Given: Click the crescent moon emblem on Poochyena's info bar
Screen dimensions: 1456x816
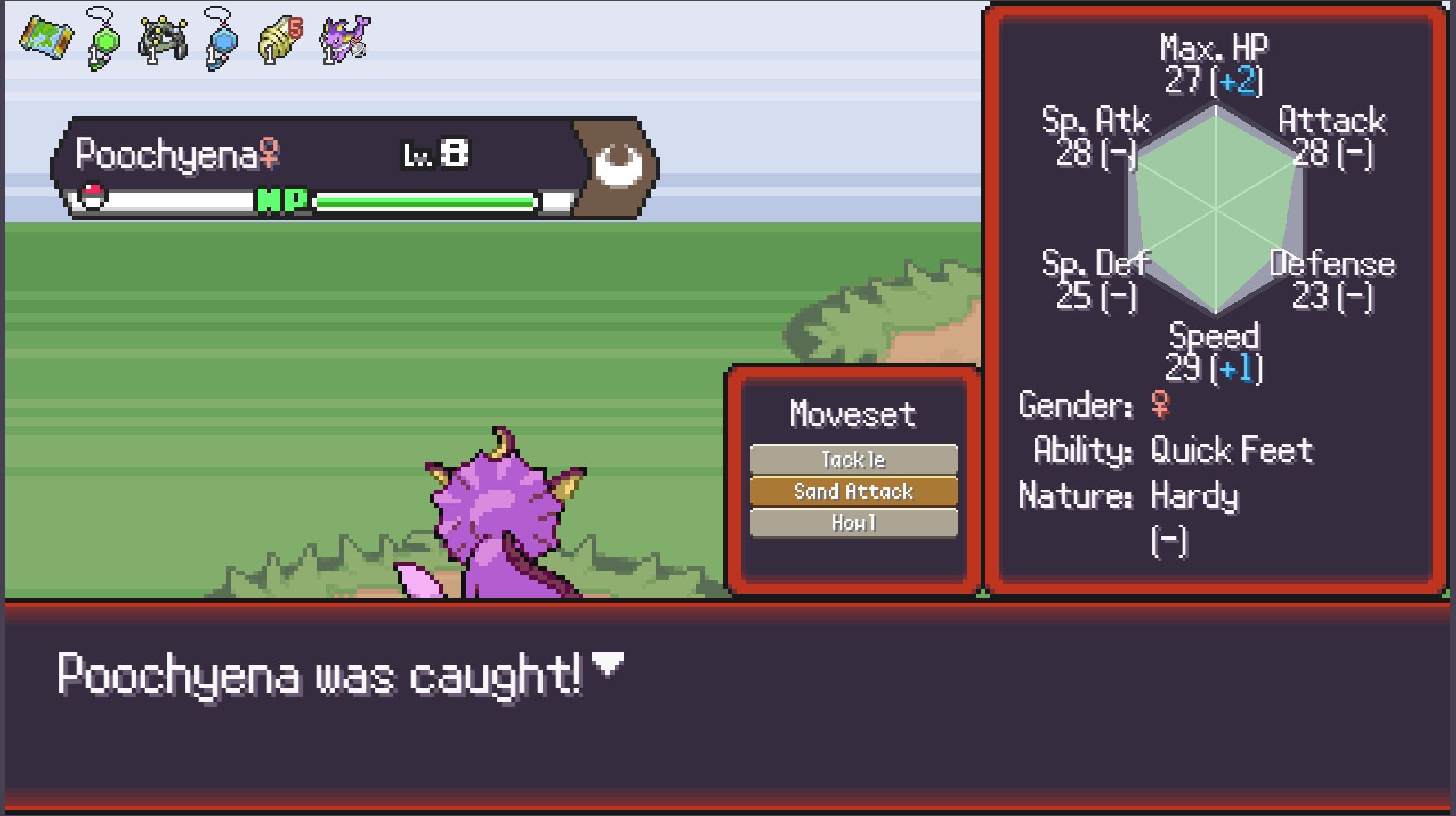Looking at the screenshot, I should coord(618,164).
